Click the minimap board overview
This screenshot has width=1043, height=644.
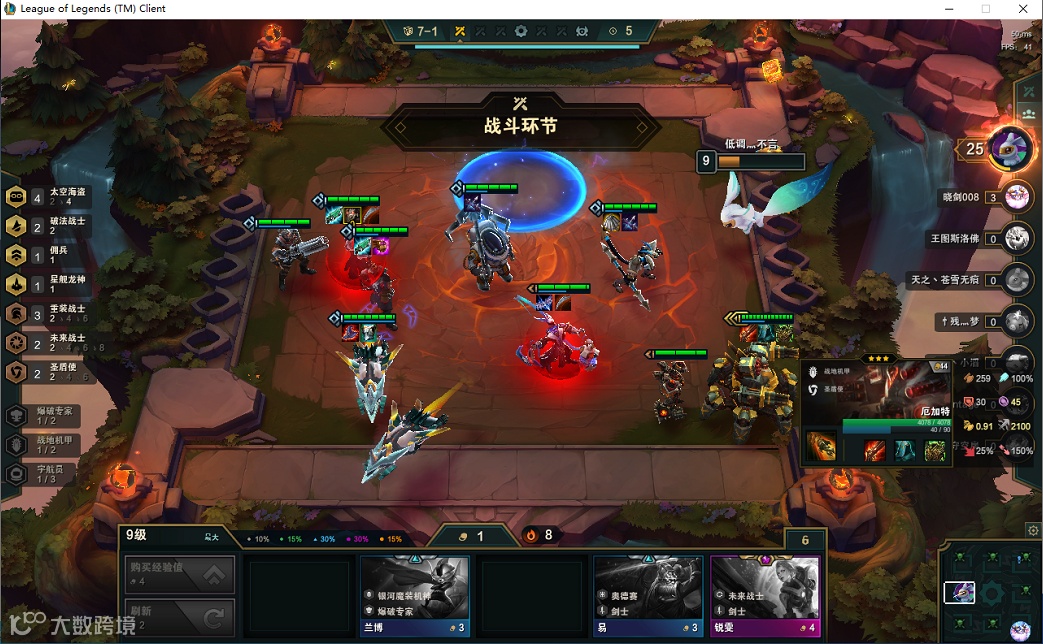coord(990,592)
